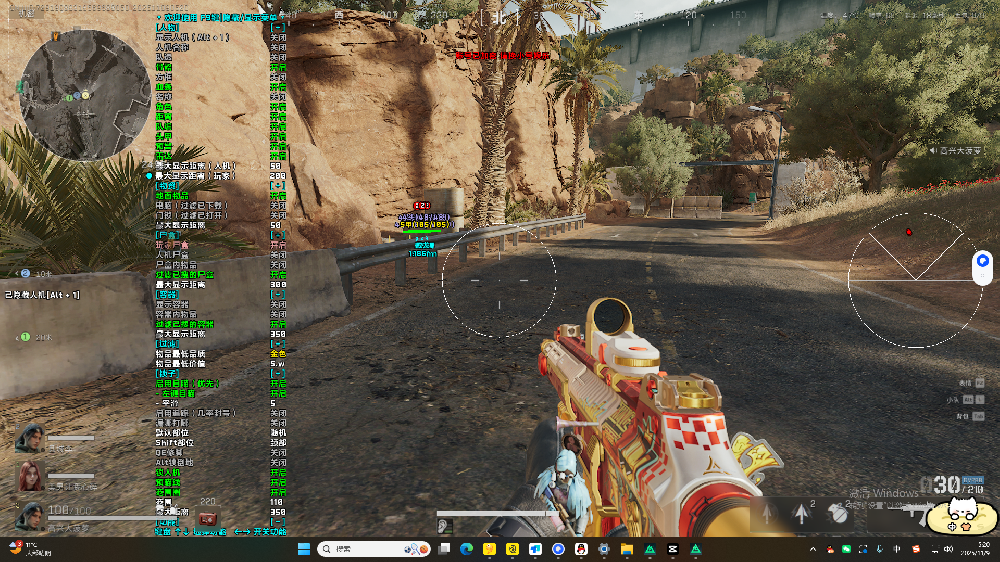This screenshot has width=1000, height=562.
Task: Open the Windows Start menu
Action: click(x=302, y=549)
